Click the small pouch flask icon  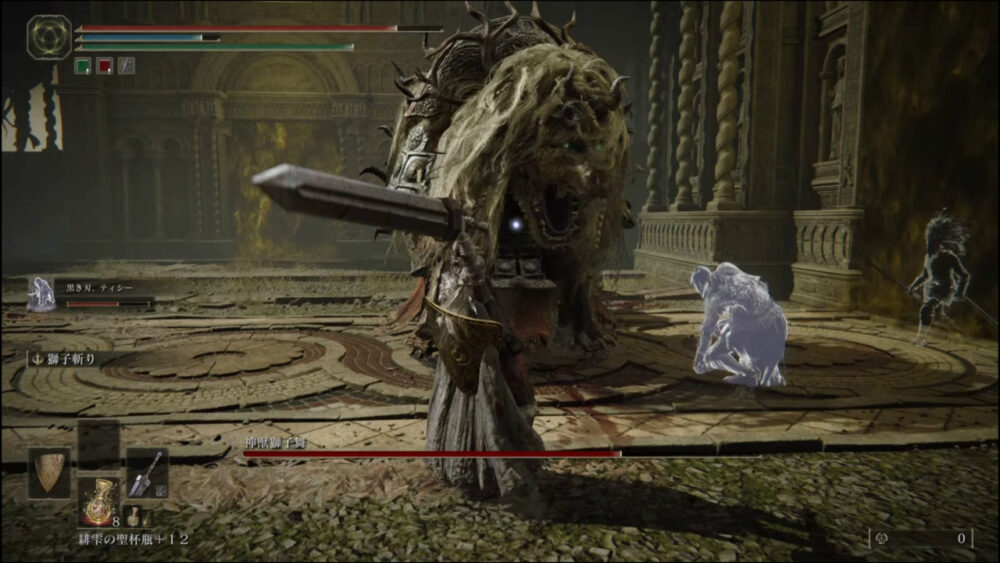click(133, 518)
